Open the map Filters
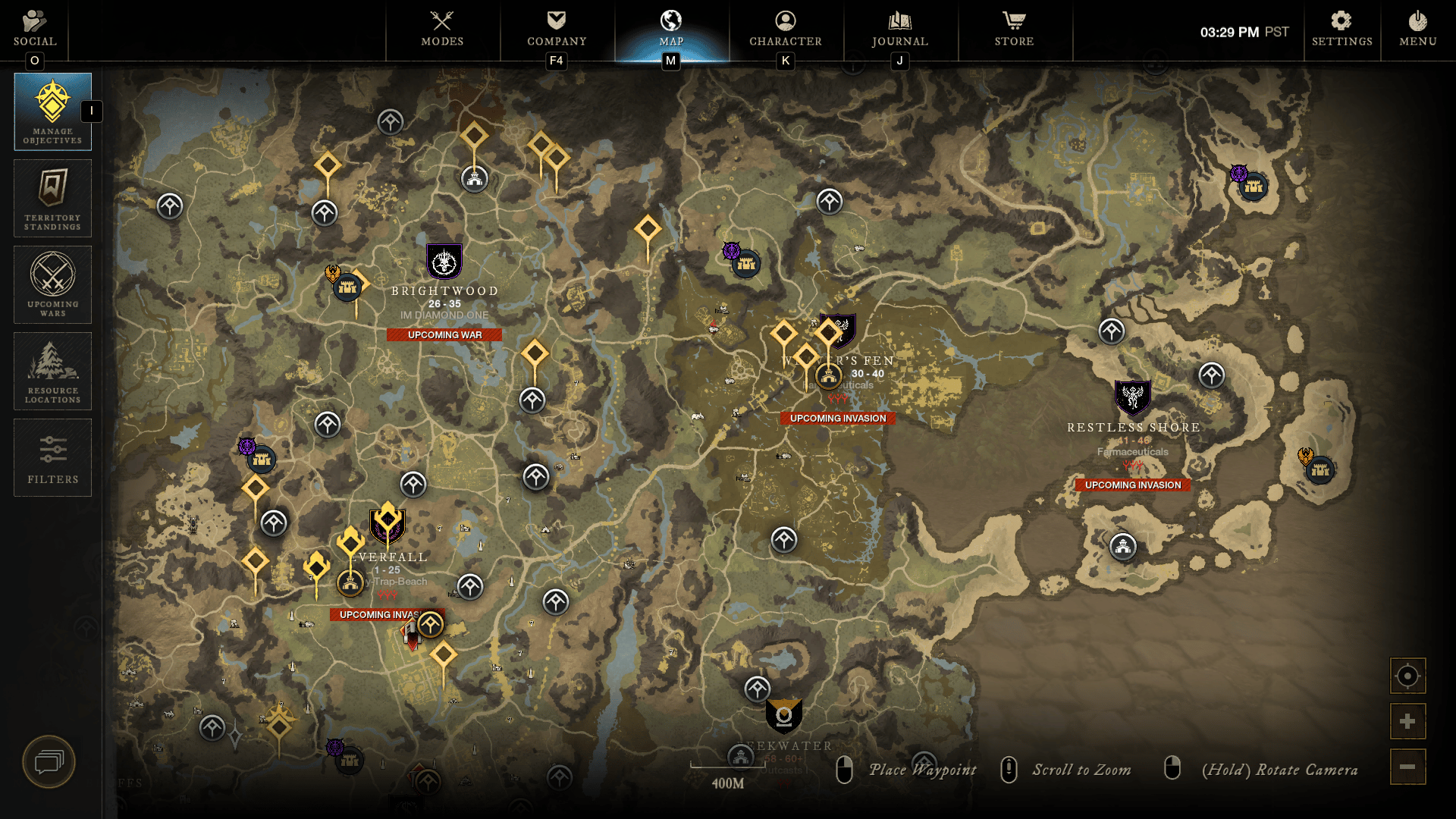This screenshot has height=819, width=1456. coord(52,458)
